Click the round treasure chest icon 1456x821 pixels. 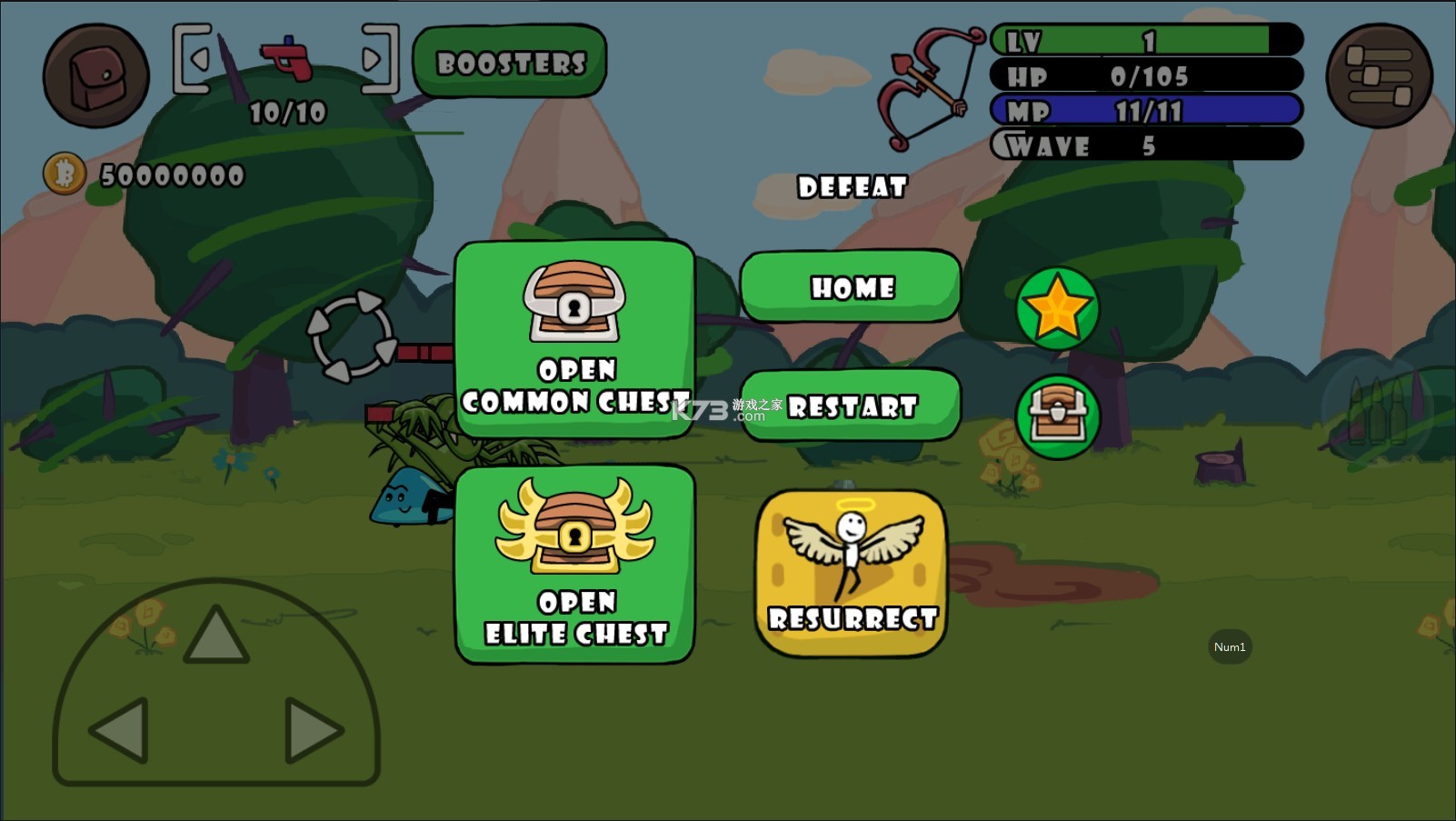pos(1057,416)
